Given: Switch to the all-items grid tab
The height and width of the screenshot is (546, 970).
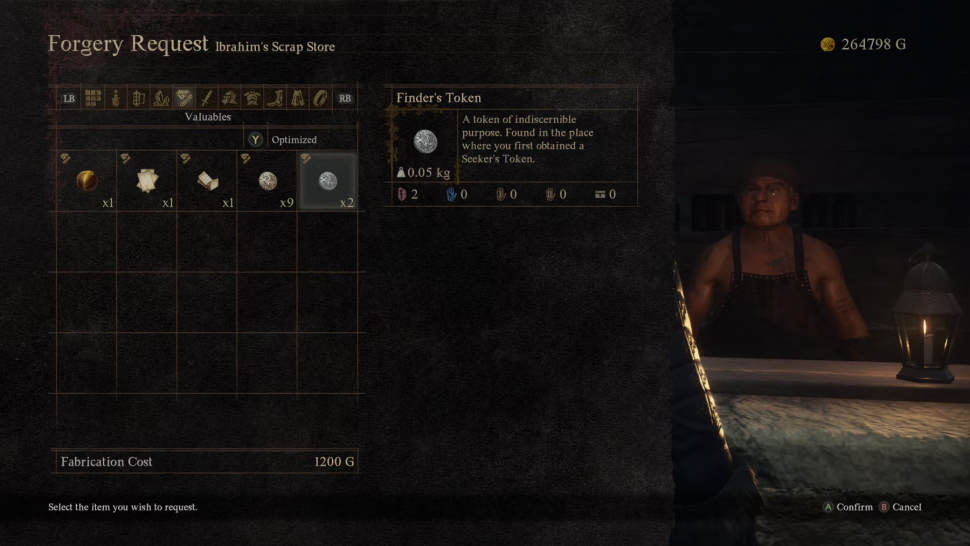Looking at the screenshot, I should 93,98.
